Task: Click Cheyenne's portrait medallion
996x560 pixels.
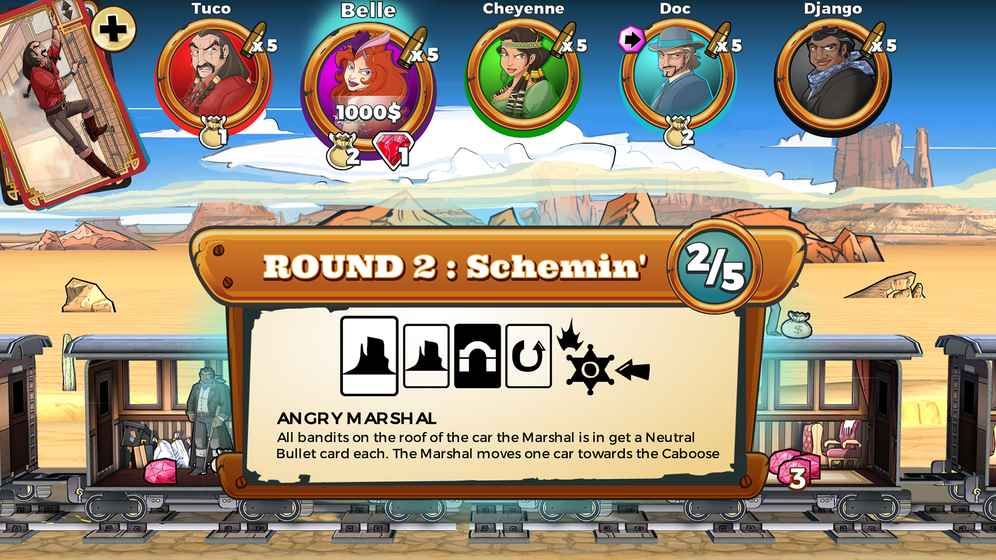Action: point(522,75)
